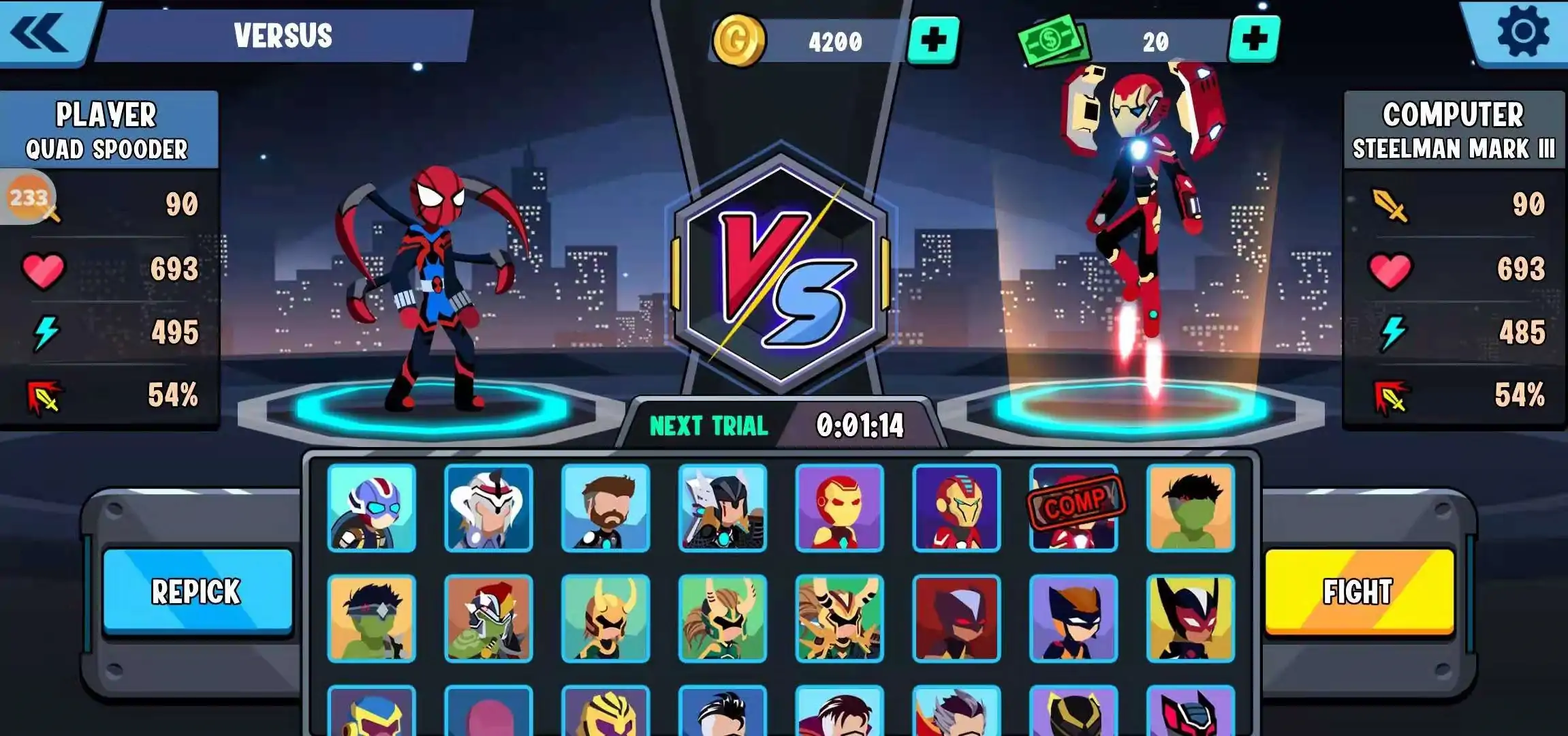
Task: Select the green-turtle armored warrior portrait
Action: (x=488, y=619)
